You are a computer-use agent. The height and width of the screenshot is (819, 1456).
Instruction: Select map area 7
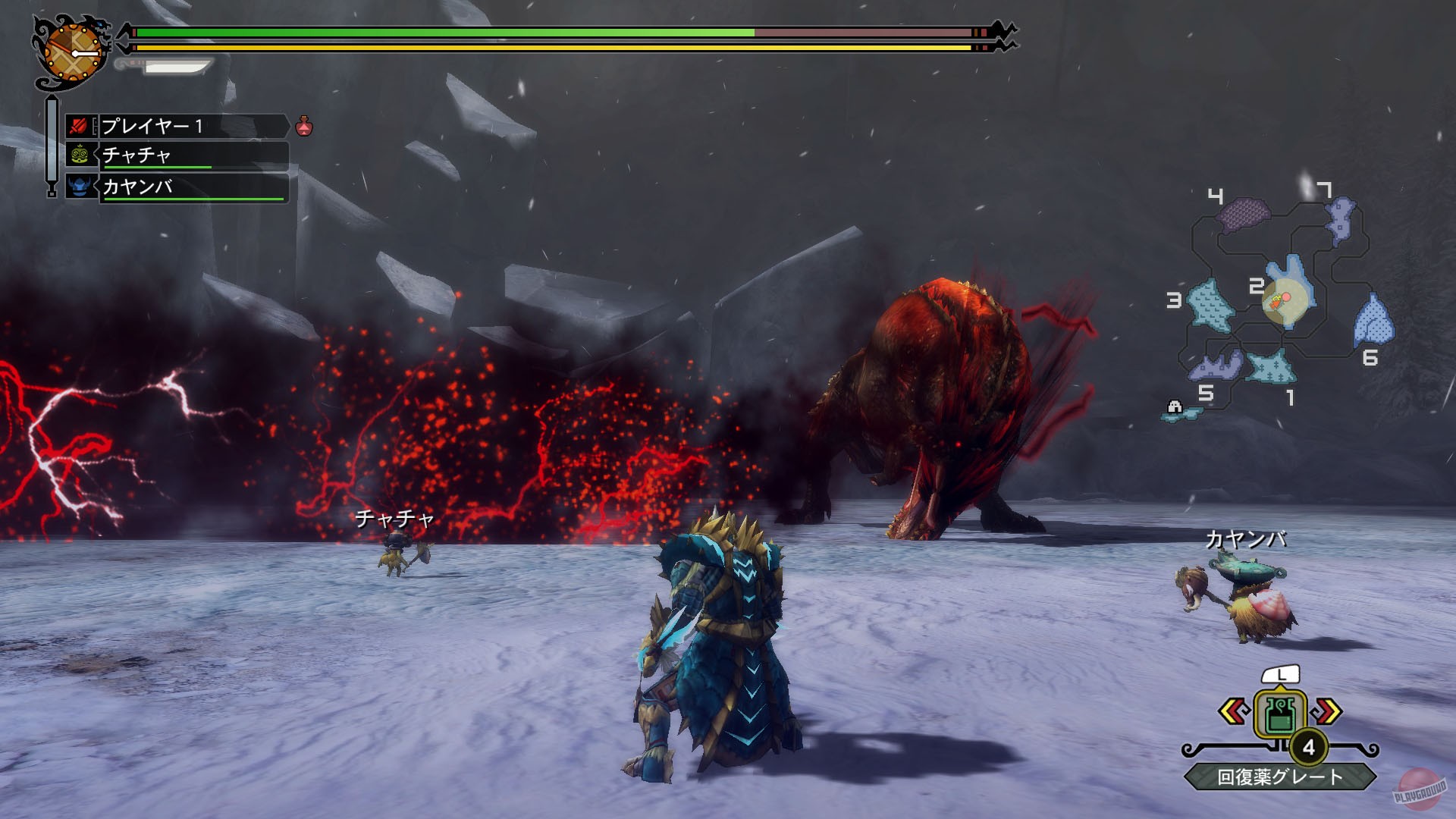[x=1341, y=218]
